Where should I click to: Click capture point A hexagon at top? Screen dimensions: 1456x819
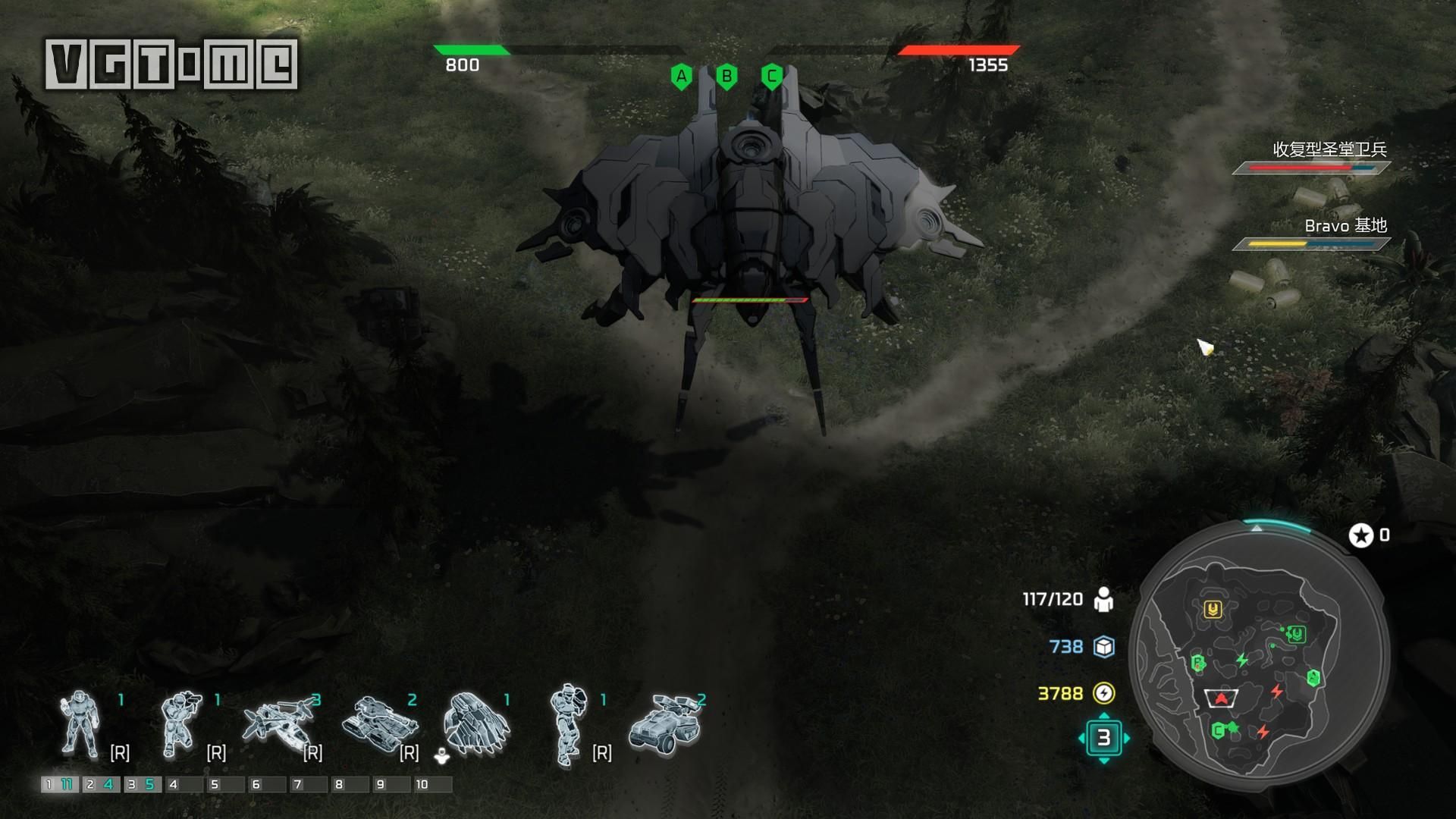coord(681,77)
